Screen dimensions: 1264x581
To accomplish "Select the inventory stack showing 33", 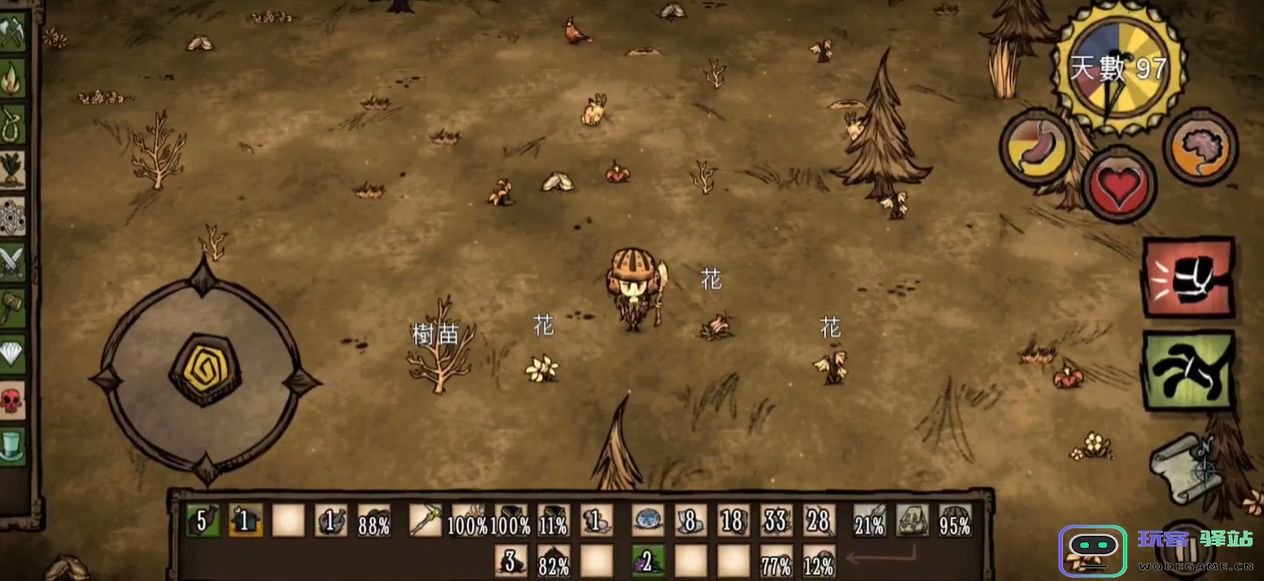I will [776, 520].
